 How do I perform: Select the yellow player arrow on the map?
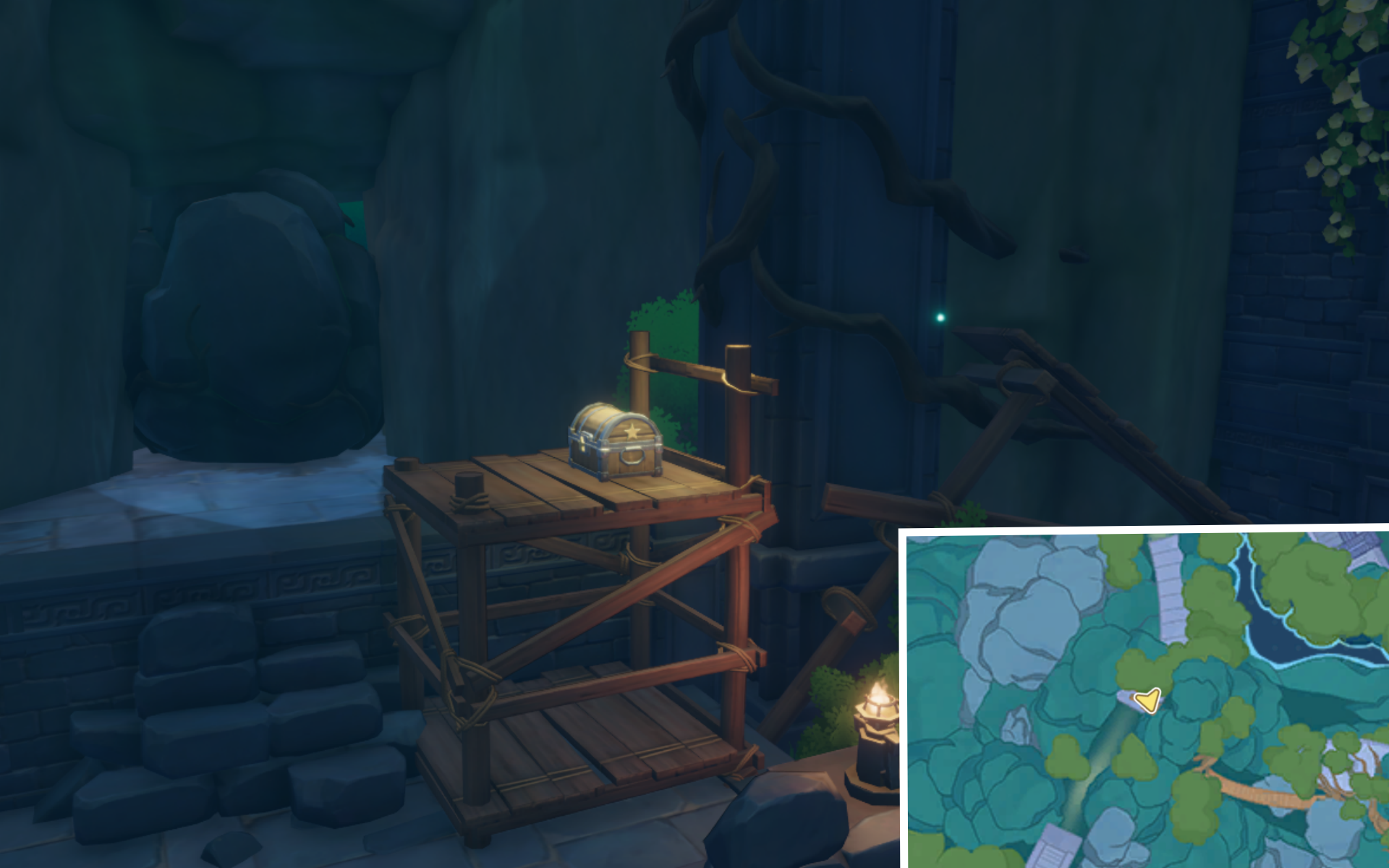[1147, 699]
